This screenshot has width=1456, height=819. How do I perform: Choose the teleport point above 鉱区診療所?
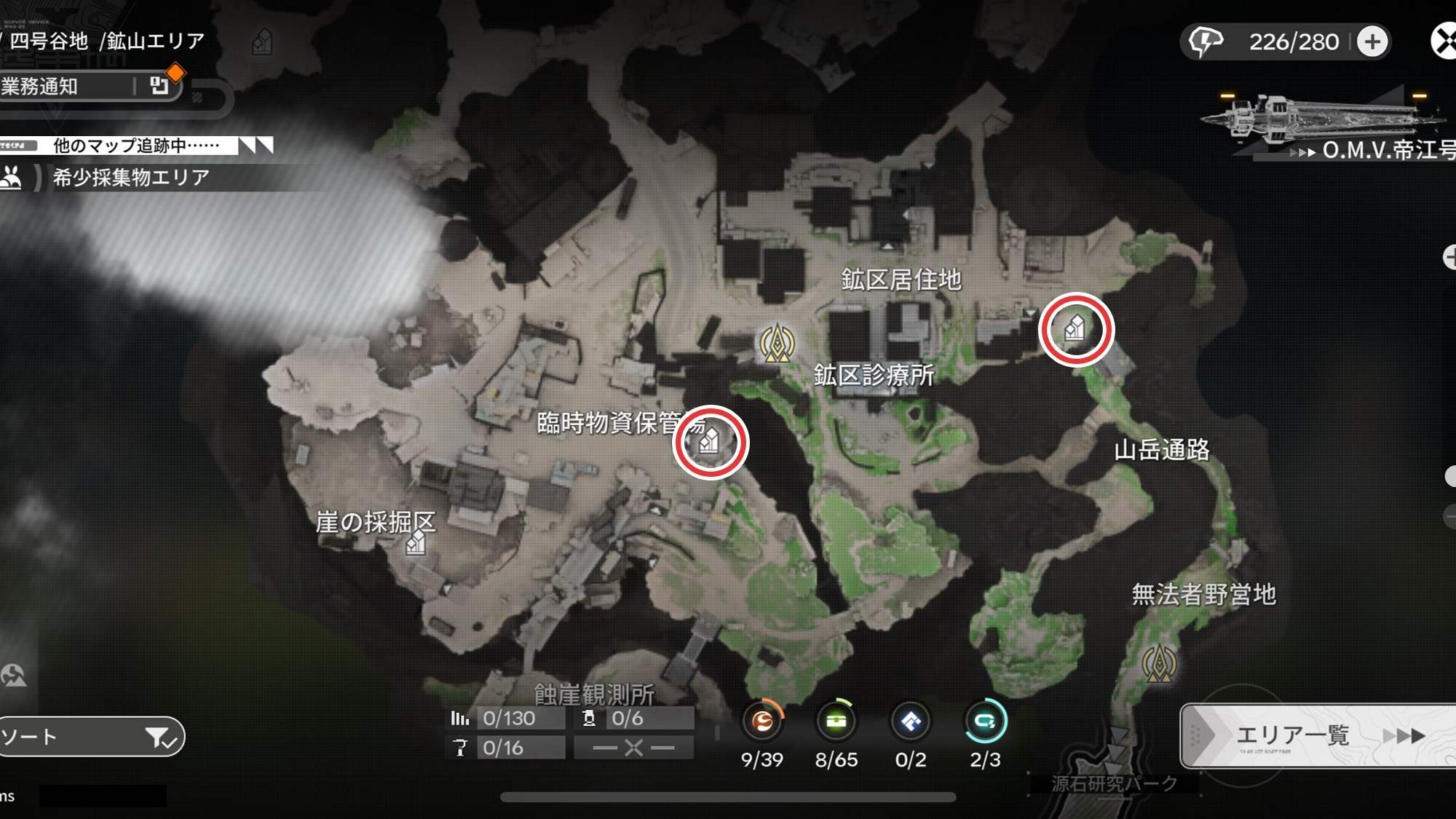point(777,343)
